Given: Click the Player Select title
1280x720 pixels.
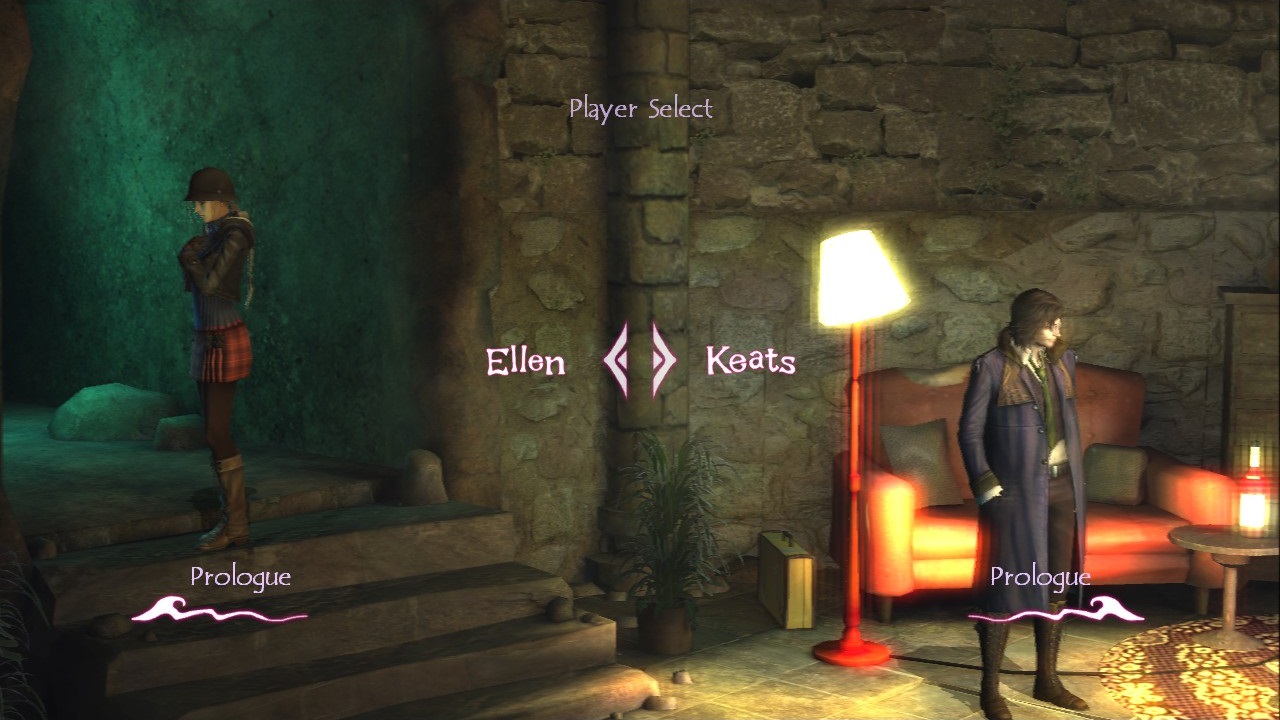Looking at the screenshot, I should [642, 108].
